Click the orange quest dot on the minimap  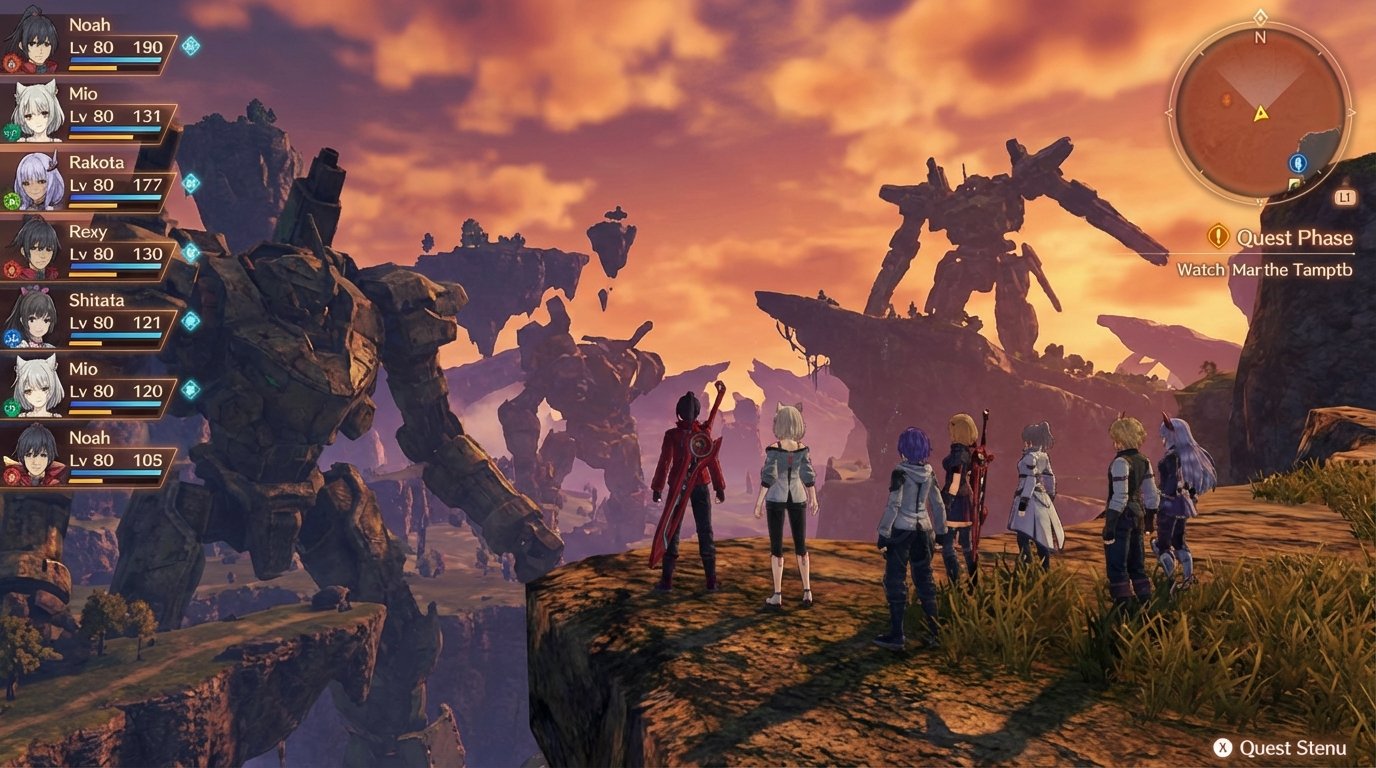1223,99
